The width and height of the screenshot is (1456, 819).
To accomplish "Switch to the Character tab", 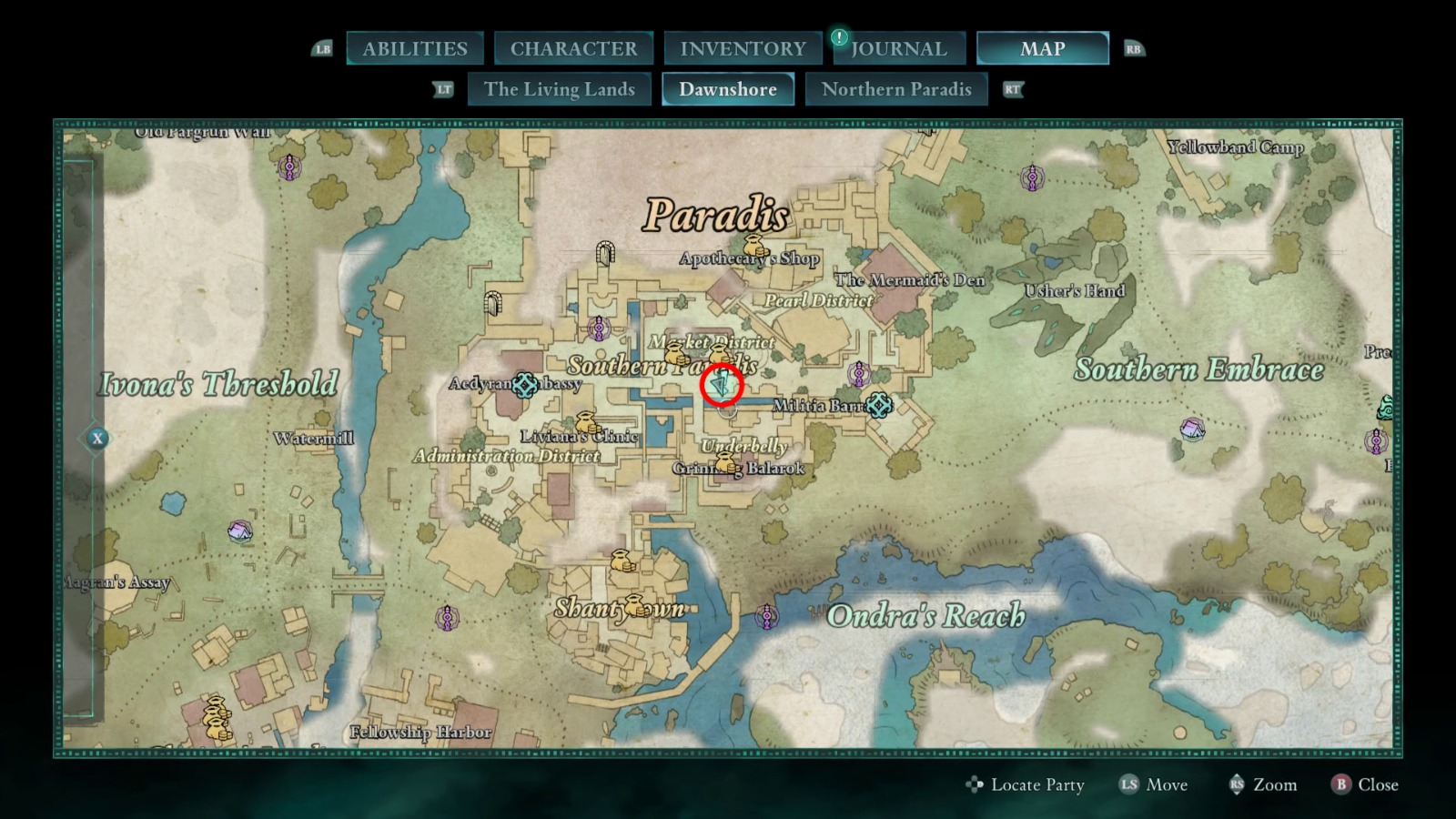I will [573, 48].
